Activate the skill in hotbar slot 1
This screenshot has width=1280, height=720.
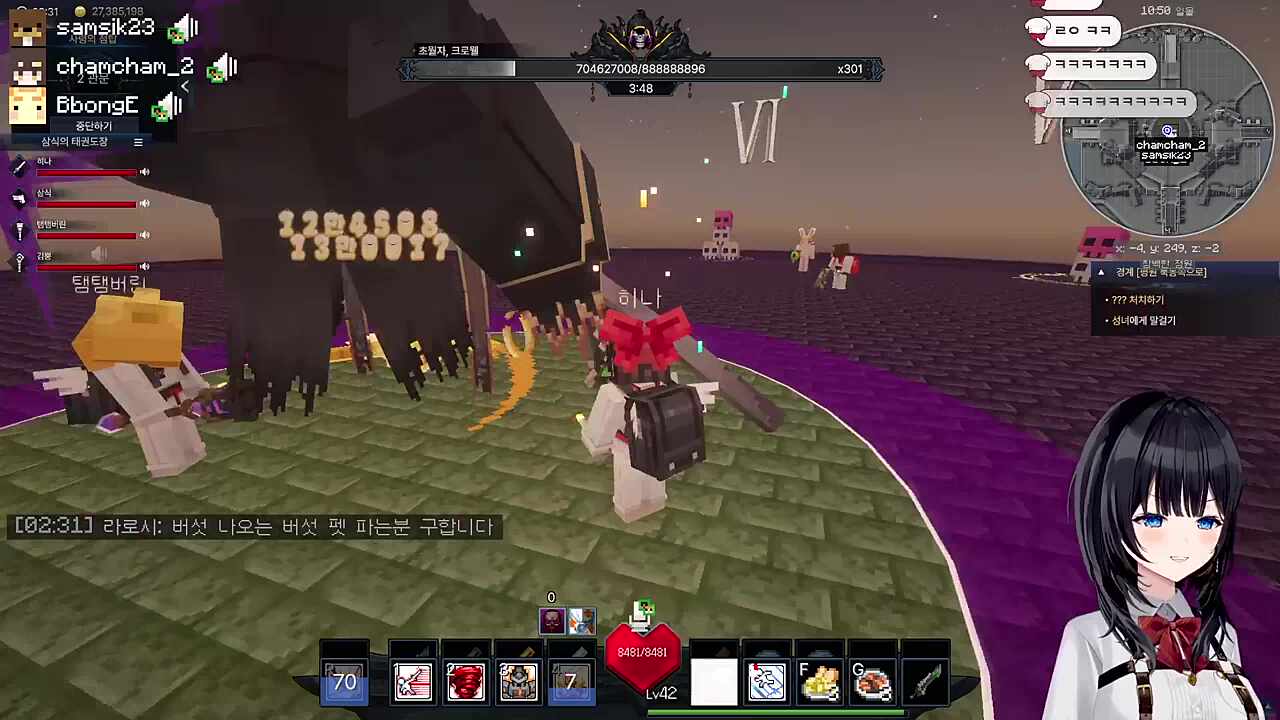pyautogui.click(x=413, y=682)
